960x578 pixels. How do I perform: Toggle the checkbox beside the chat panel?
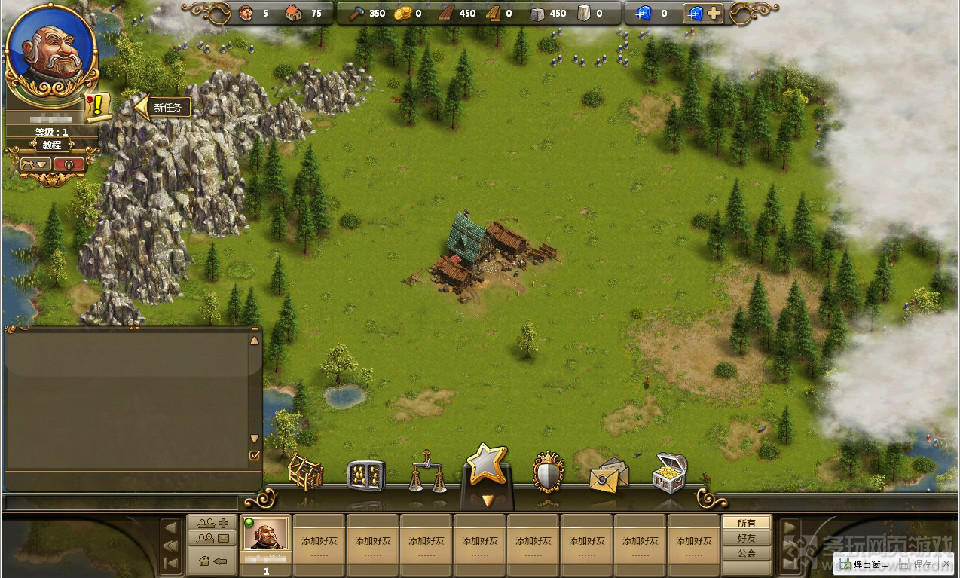(x=254, y=456)
